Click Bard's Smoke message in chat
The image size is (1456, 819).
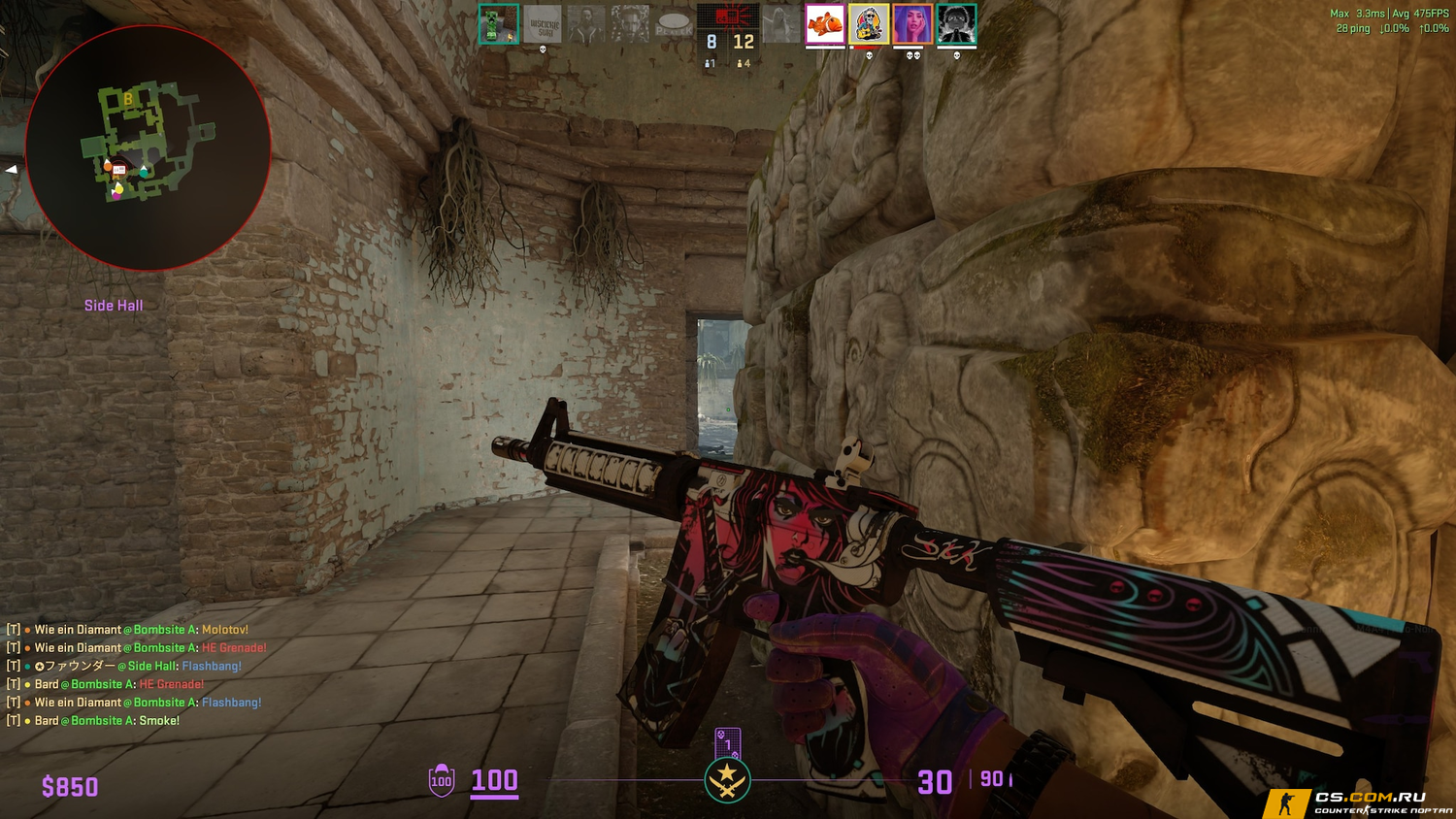pos(107,721)
